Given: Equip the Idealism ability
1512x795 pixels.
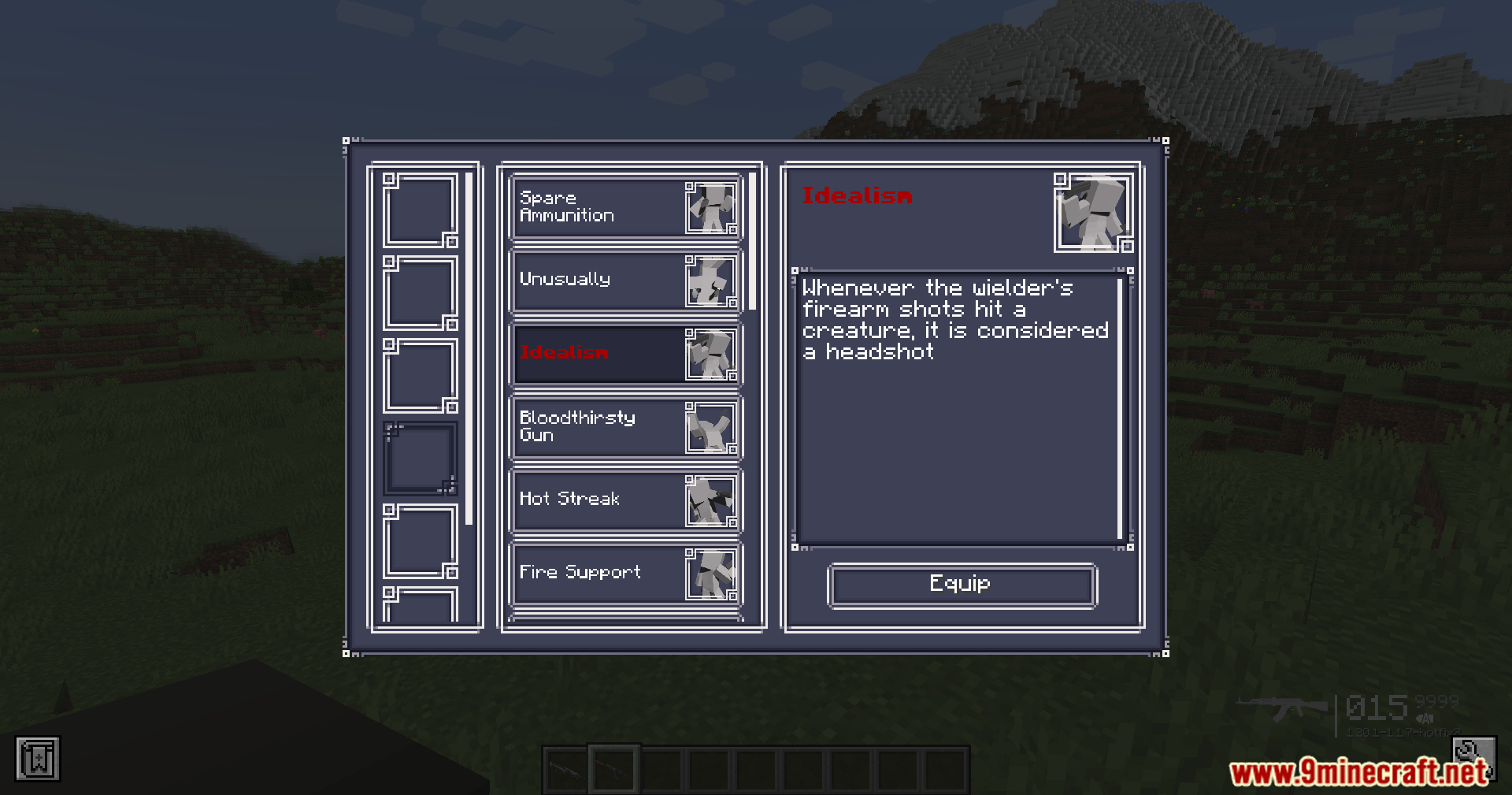Looking at the screenshot, I should pyautogui.click(x=962, y=585).
